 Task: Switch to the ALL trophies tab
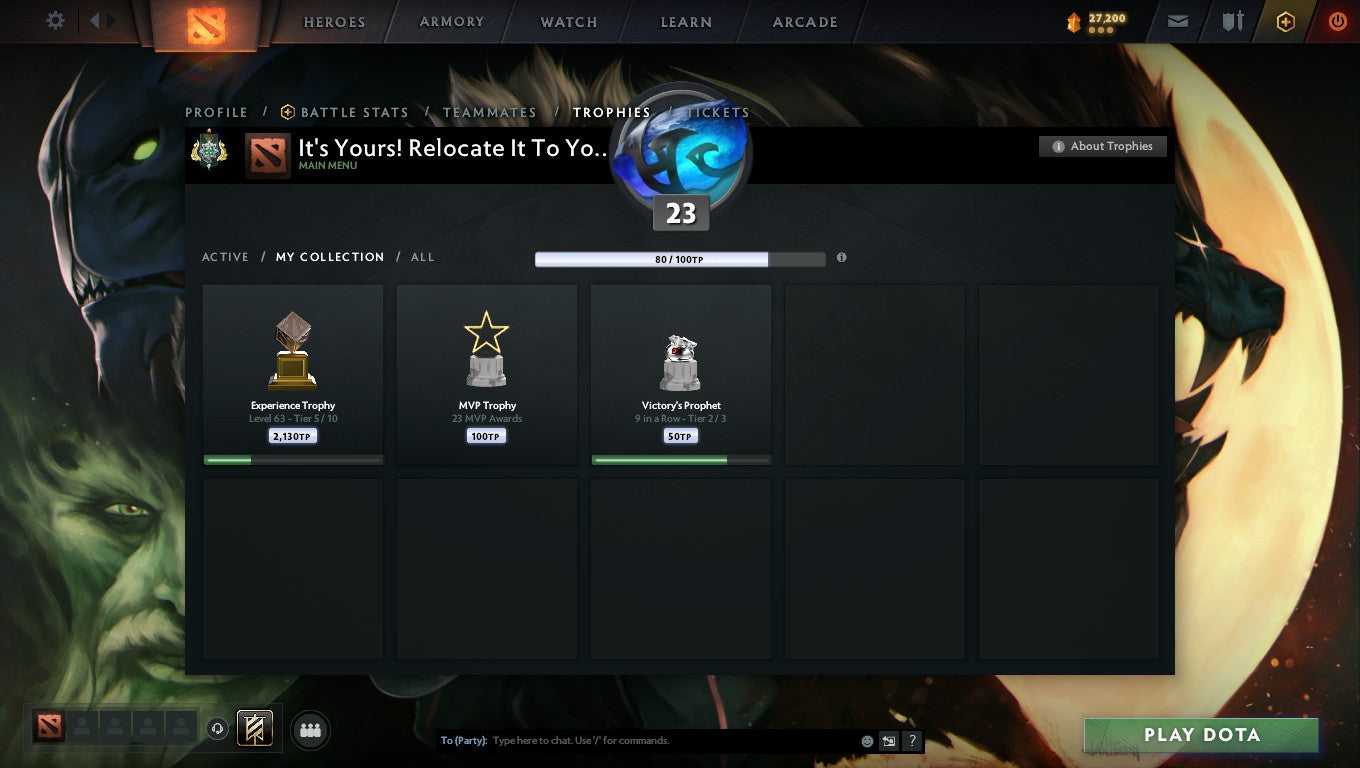[x=422, y=257]
